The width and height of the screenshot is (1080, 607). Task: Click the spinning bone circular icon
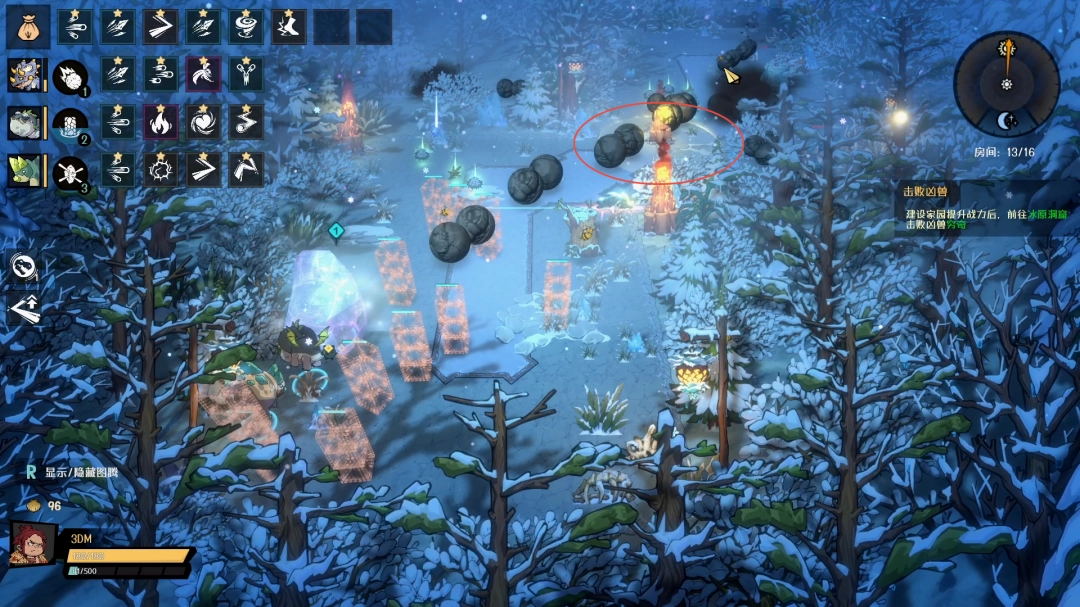24,267
